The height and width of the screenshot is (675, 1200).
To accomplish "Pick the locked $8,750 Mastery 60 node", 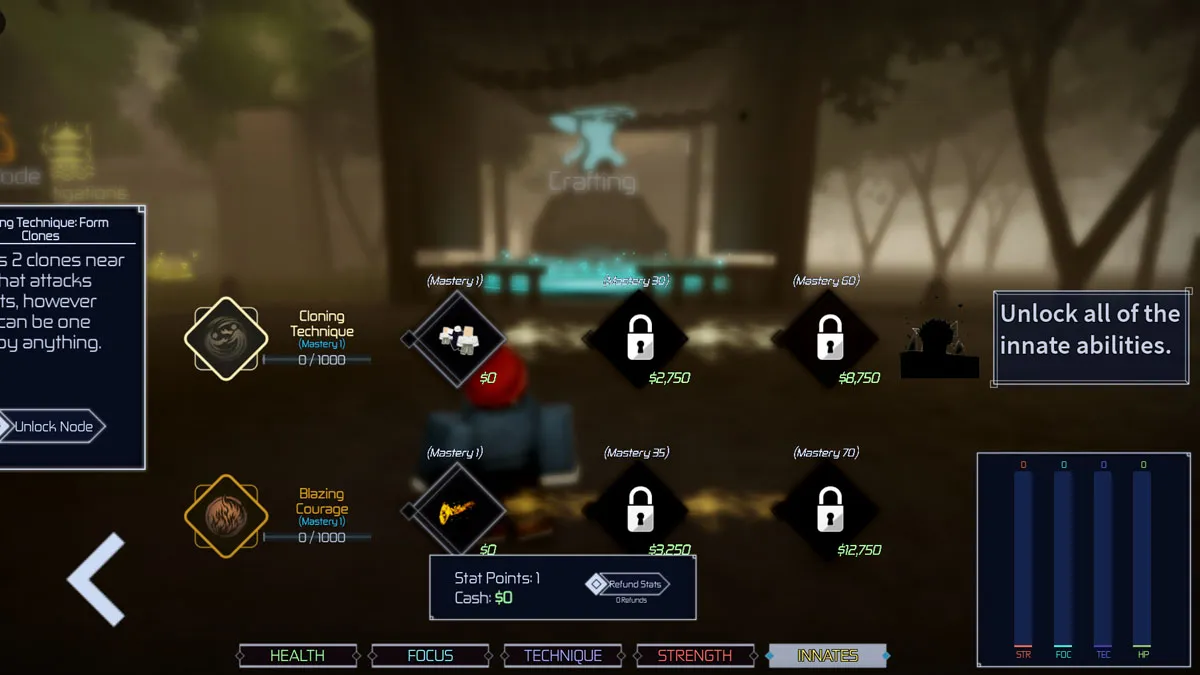I will pyautogui.click(x=829, y=339).
